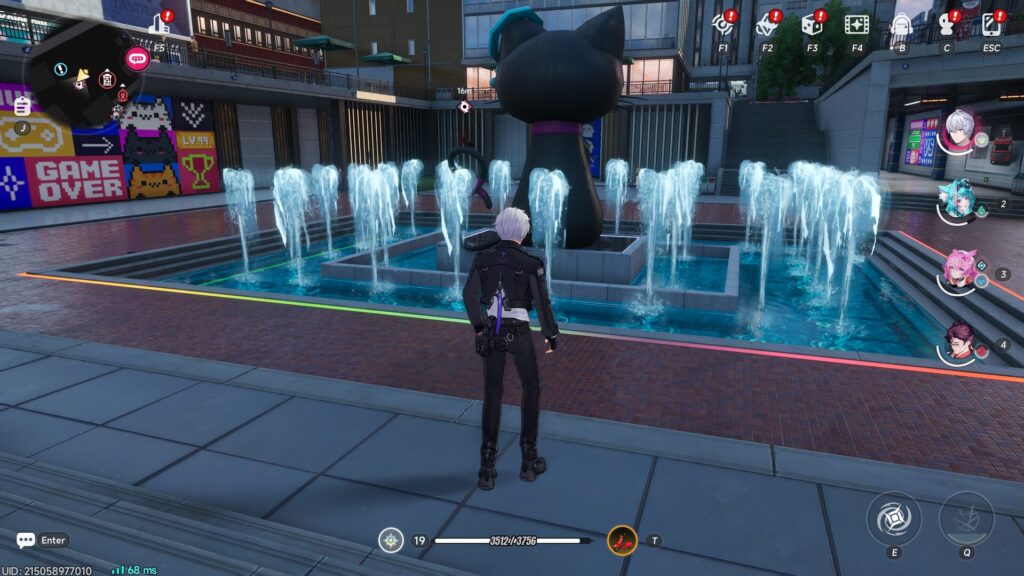Switch to the pink-haired party member
1024x576 pixels.
point(959,270)
